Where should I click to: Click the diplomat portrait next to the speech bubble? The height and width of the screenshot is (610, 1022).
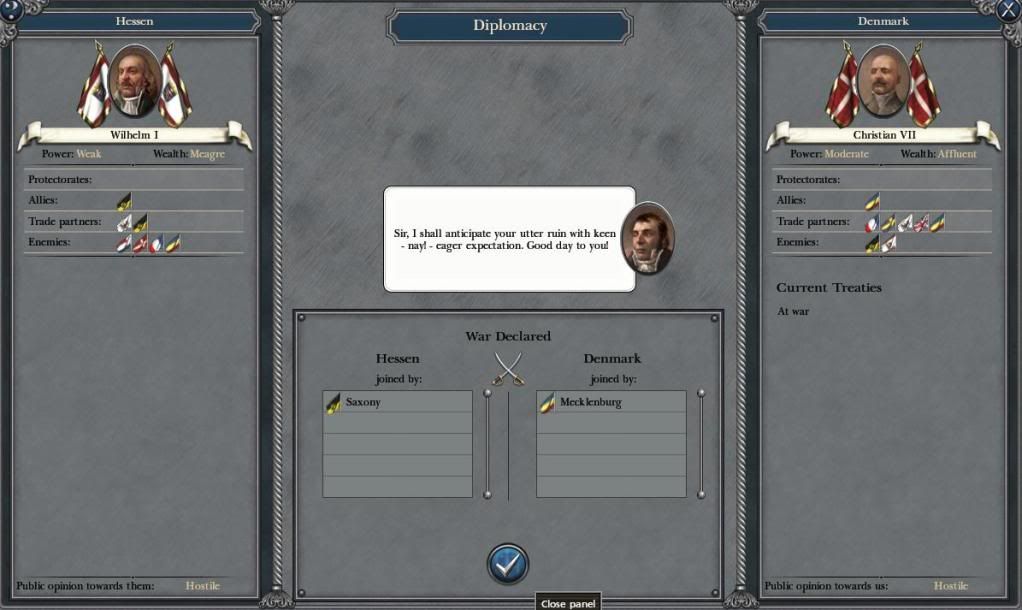(x=647, y=238)
